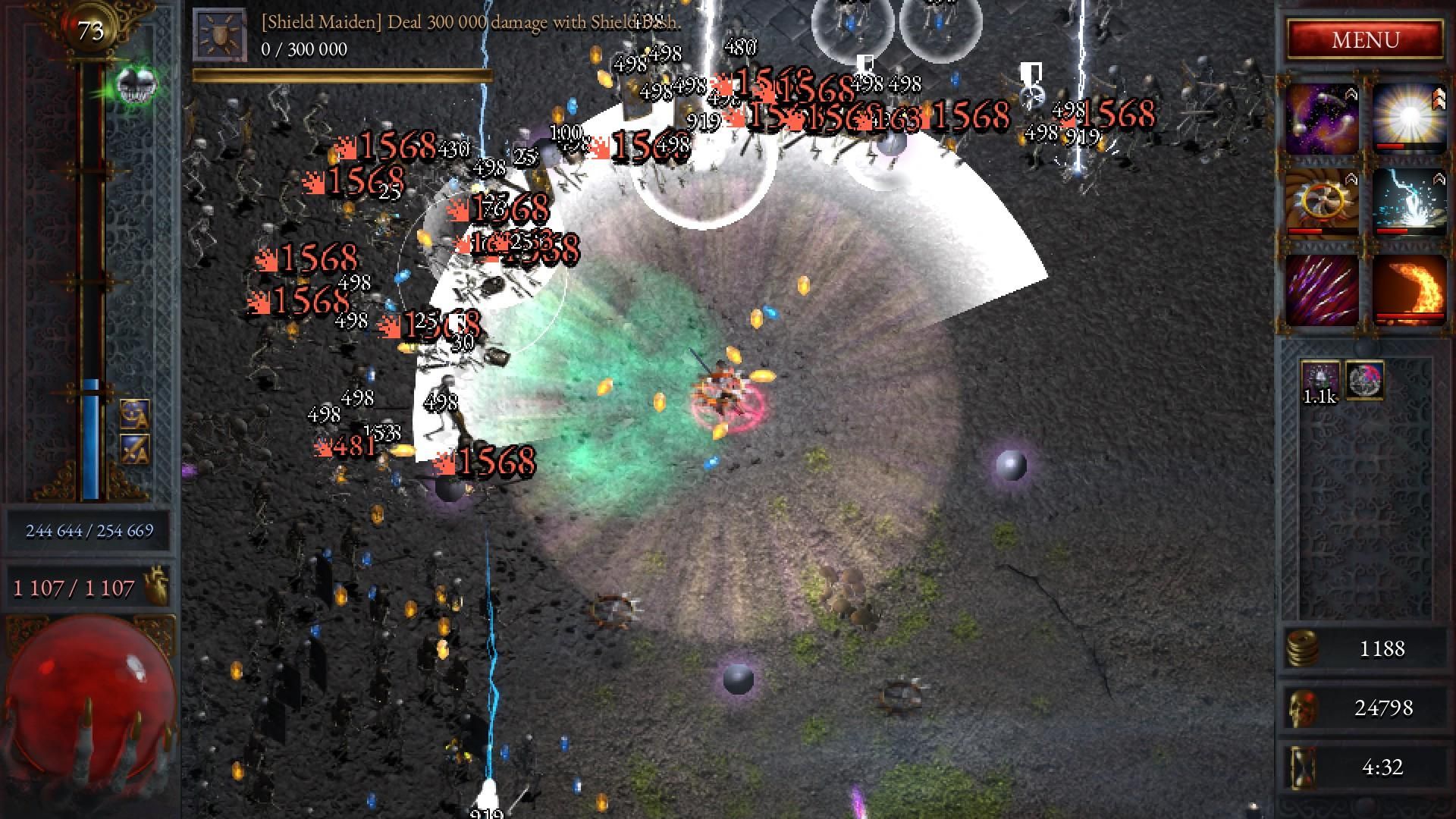This screenshot has height=819, width=1456.
Task: Open the red MENU button
Action: 1365,39
